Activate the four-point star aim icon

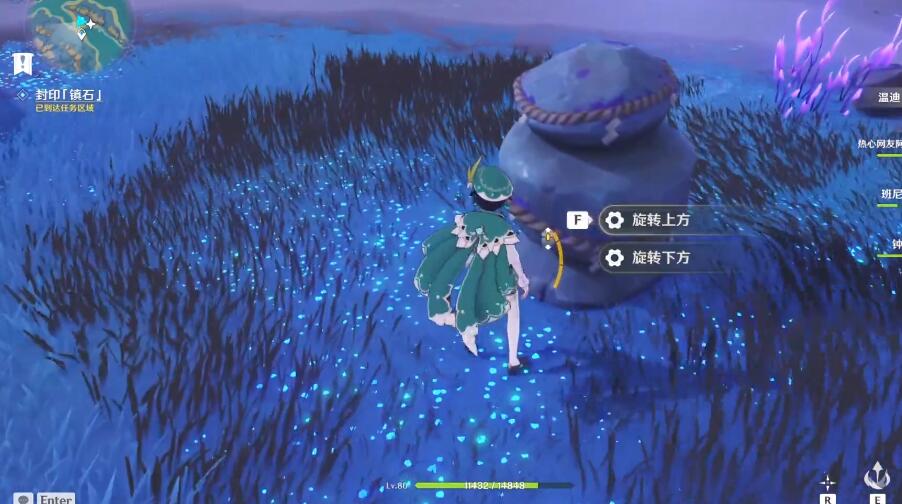tap(828, 482)
